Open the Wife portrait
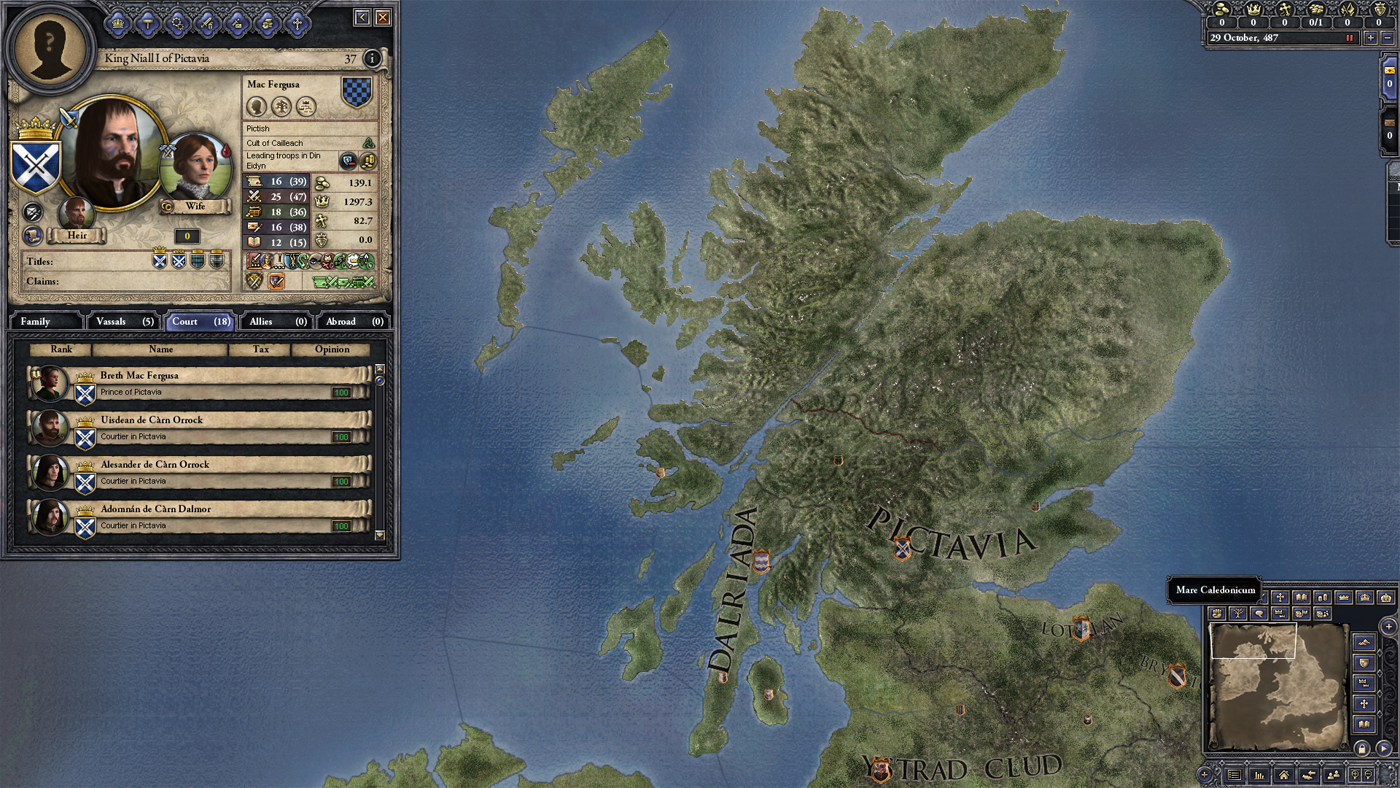The height and width of the screenshot is (788, 1400). point(196,168)
